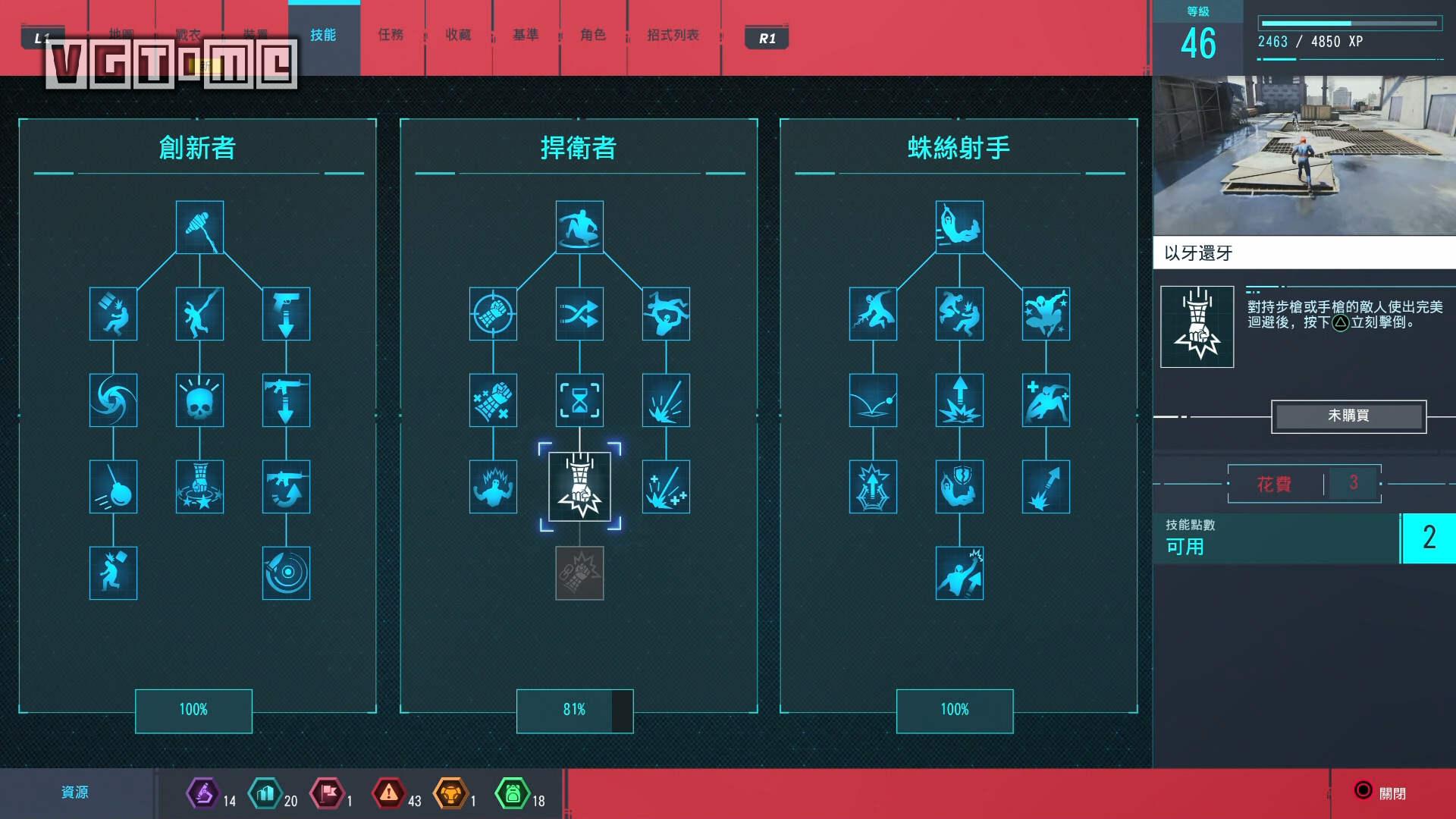Select the top skill in 蛛絲射手 tree

tap(959, 227)
